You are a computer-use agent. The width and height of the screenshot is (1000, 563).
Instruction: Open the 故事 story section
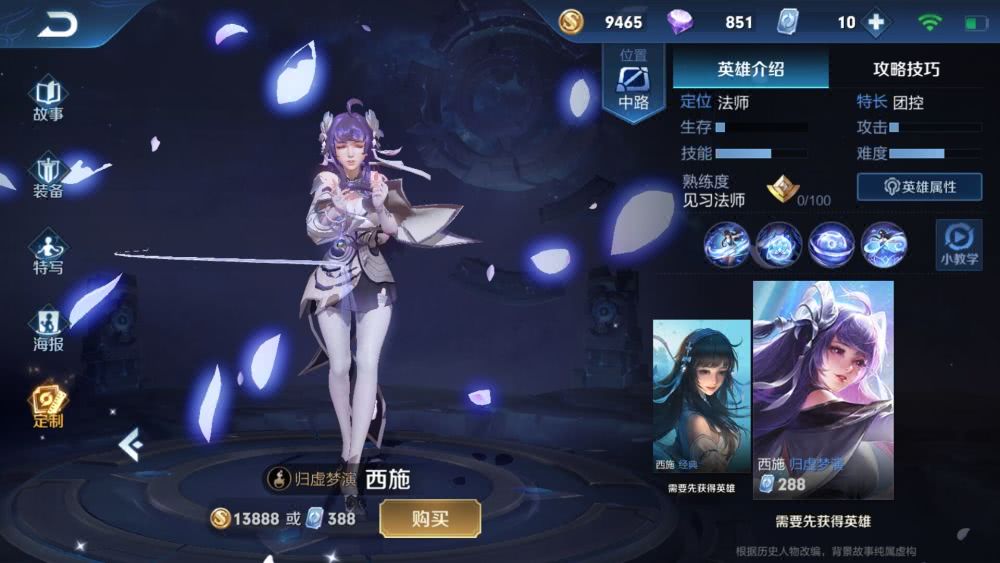[x=48, y=99]
